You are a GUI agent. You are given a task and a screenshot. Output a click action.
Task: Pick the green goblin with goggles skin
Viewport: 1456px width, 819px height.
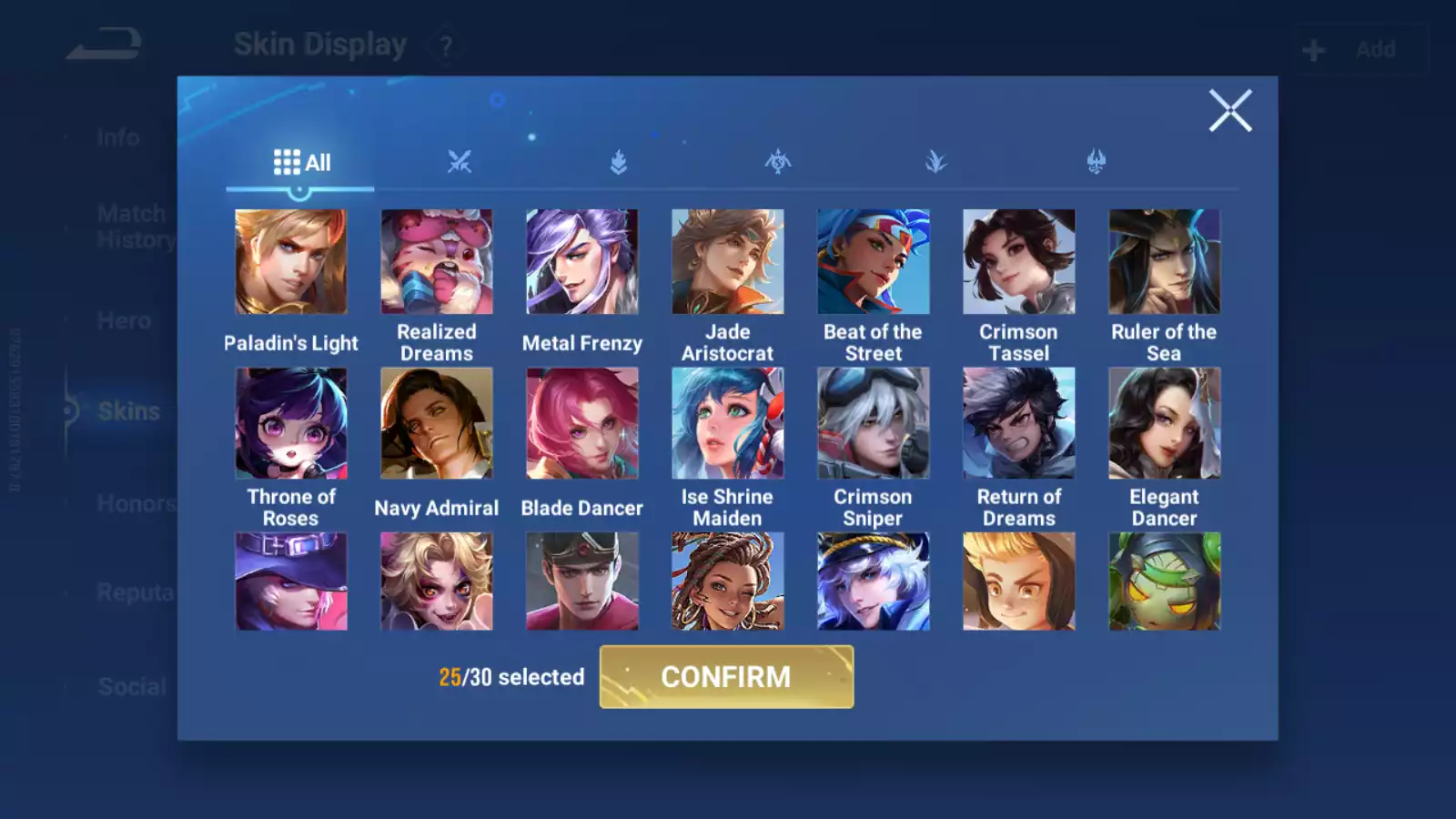1165,581
